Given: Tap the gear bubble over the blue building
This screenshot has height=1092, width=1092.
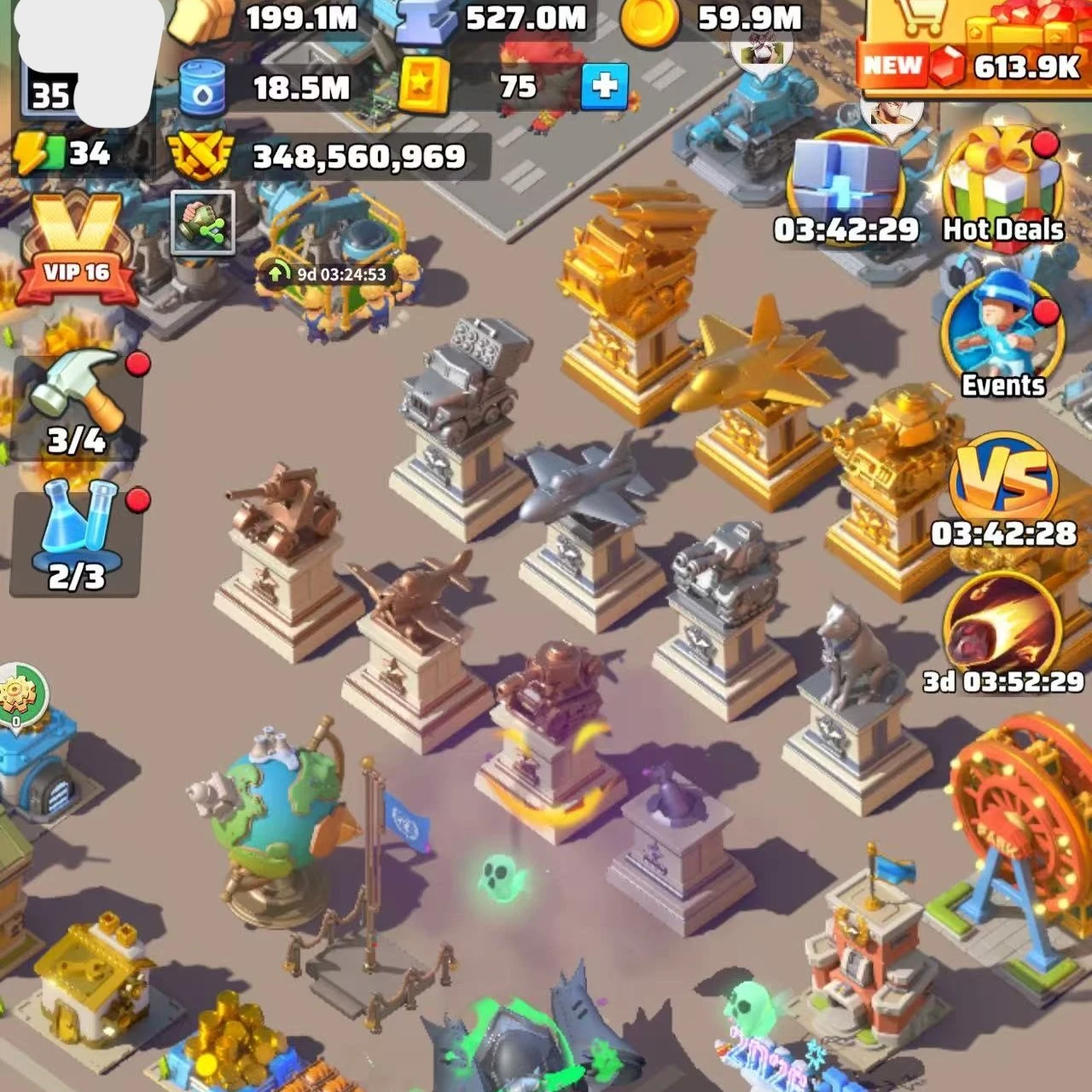Looking at the screenshot, I should (x=20, y=695).
